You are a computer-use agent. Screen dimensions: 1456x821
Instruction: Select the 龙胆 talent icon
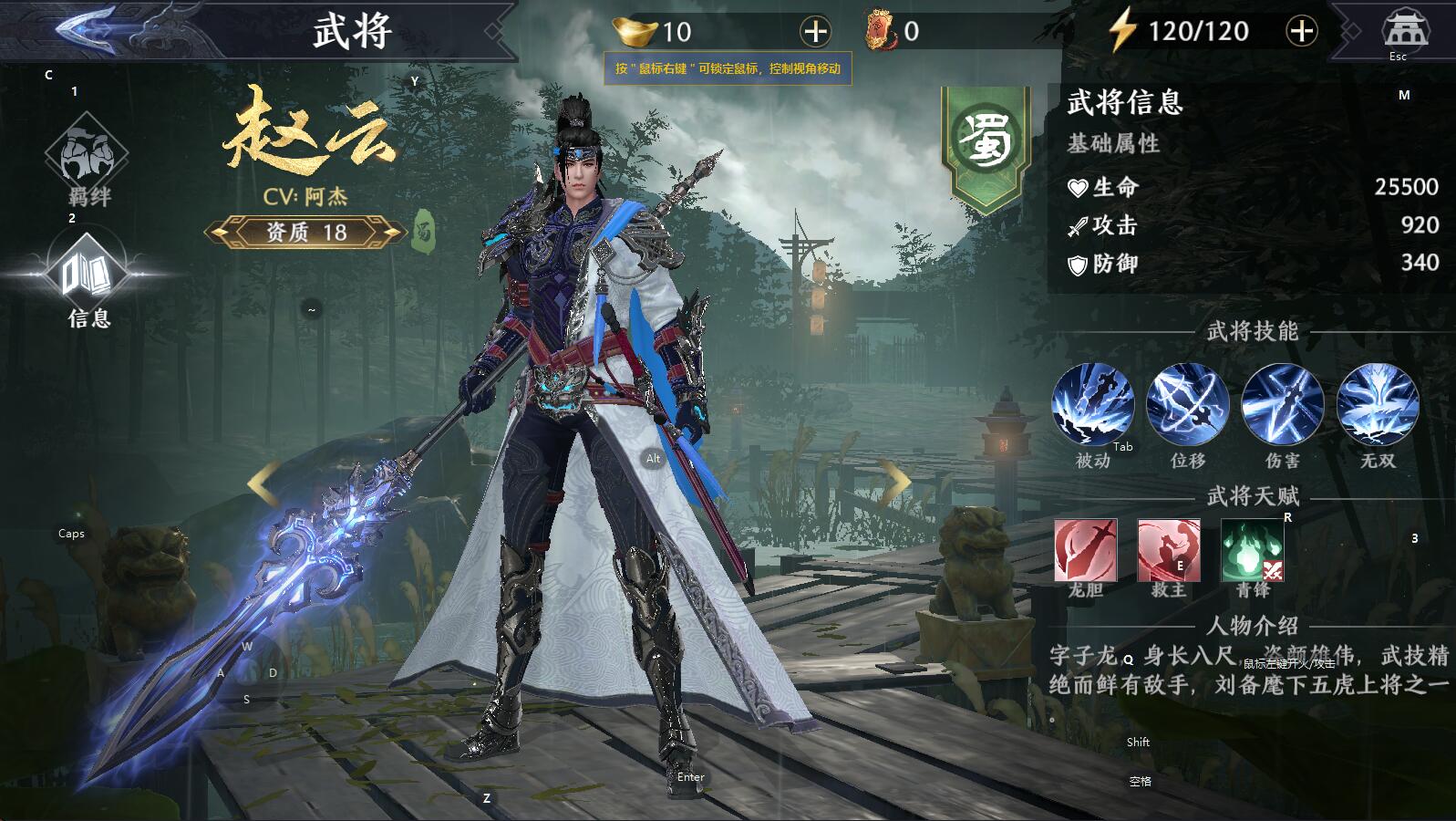click(x=1085, y=550)
